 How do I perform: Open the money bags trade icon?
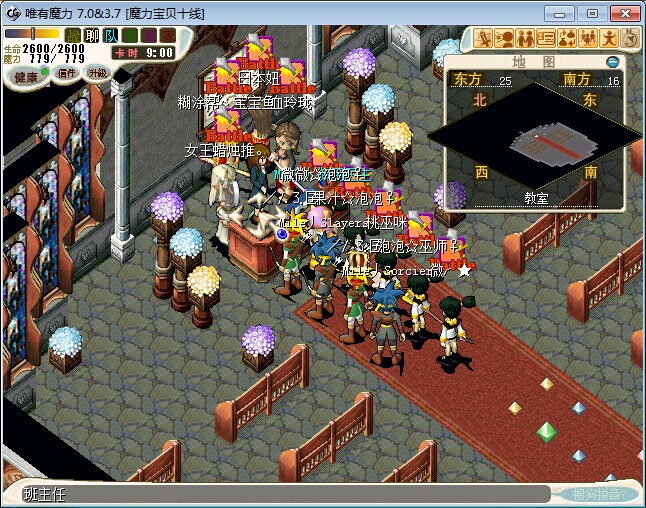pos(566,39)
